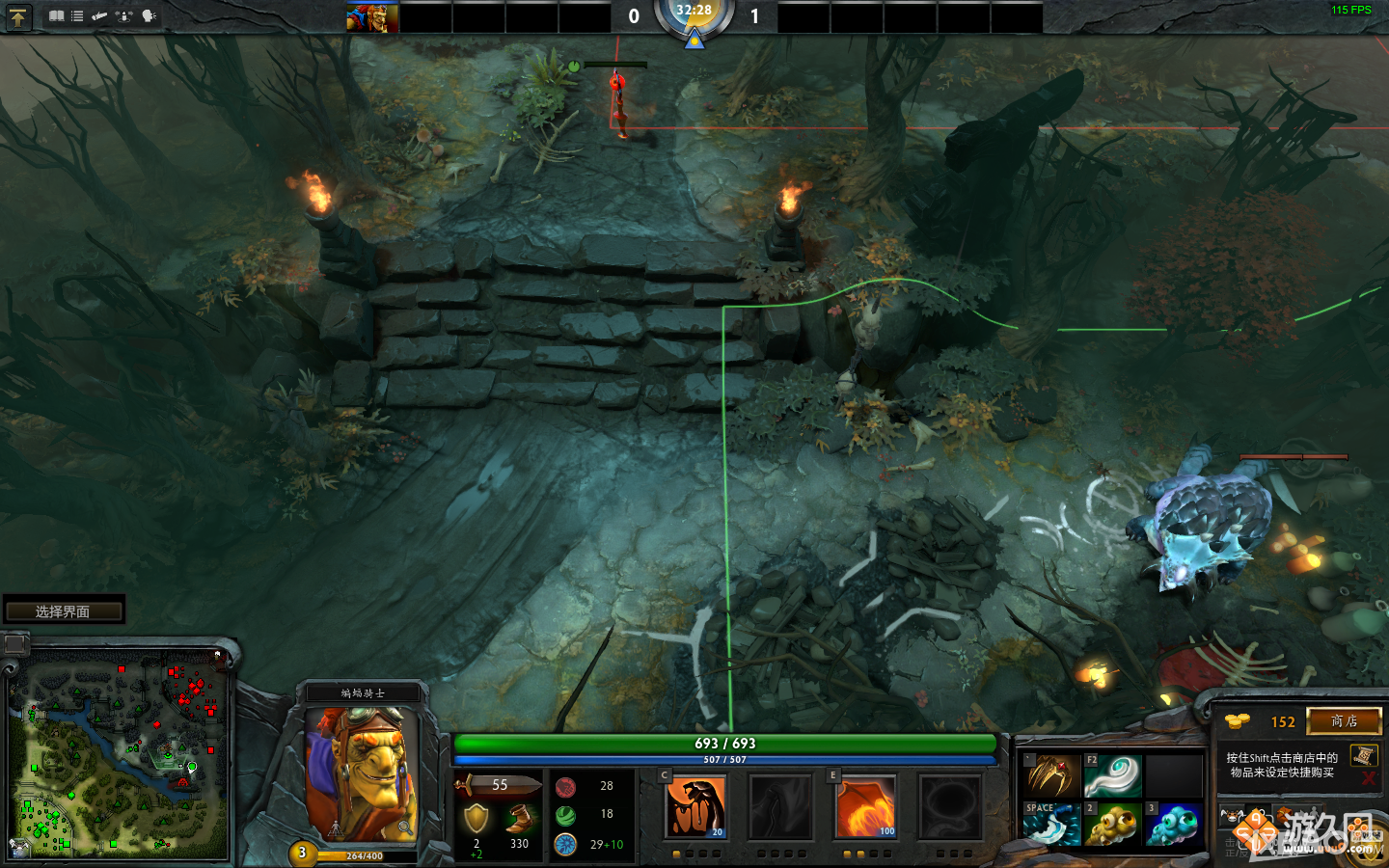Use the ward item bound to hotkey 2

pos(1111,825)
